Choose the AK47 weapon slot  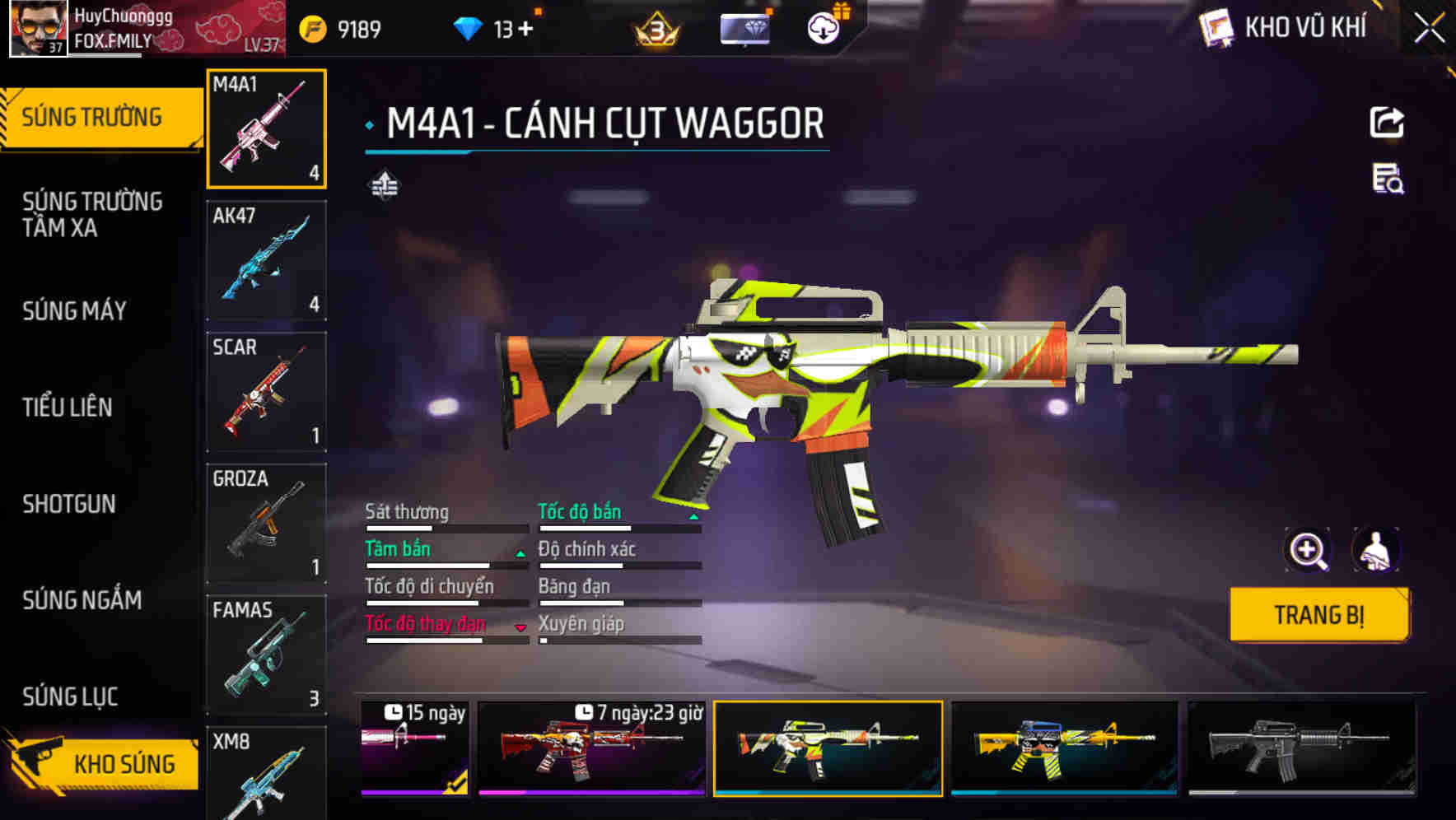point(266,260)
